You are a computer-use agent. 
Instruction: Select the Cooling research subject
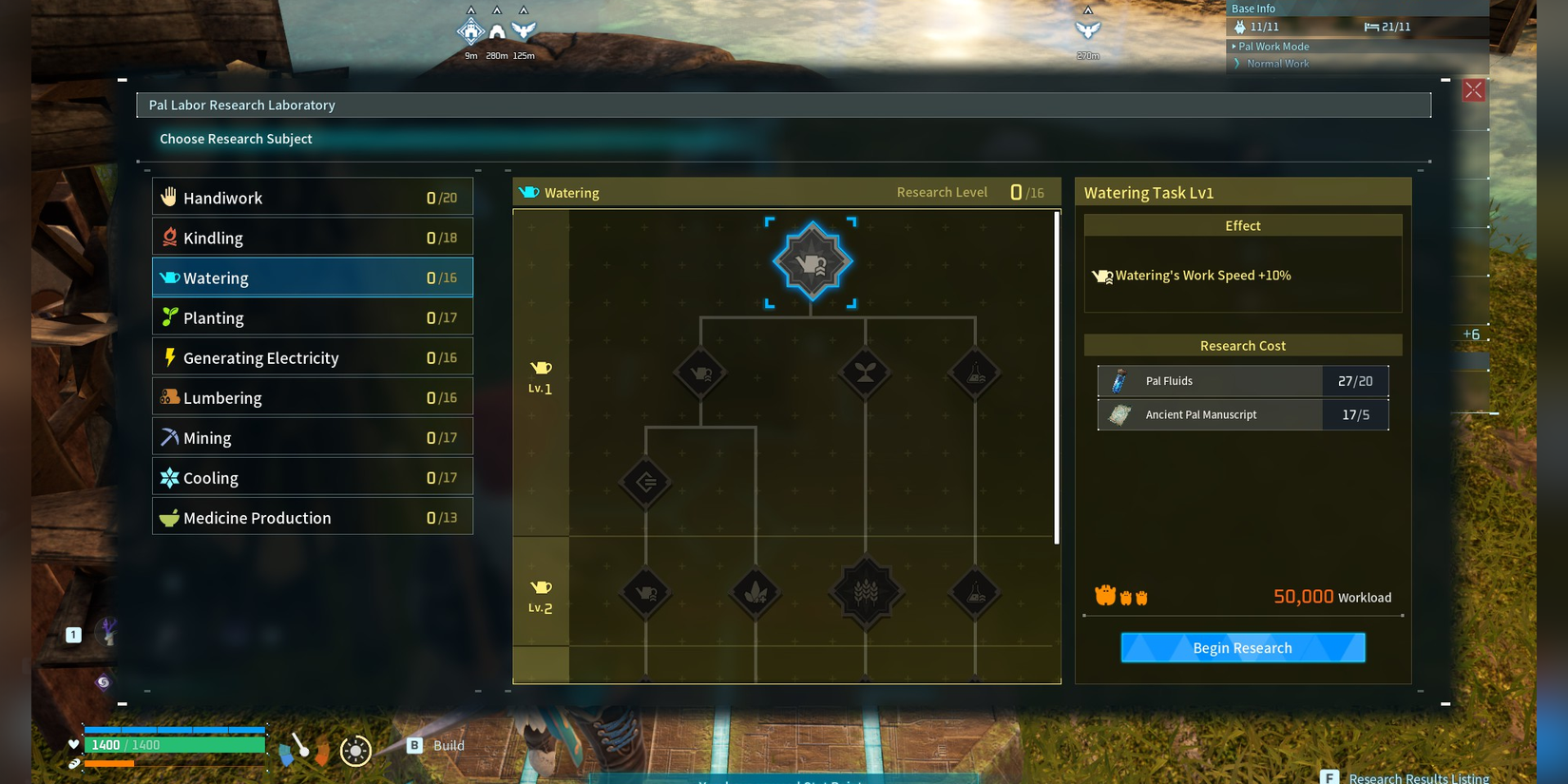312,477
